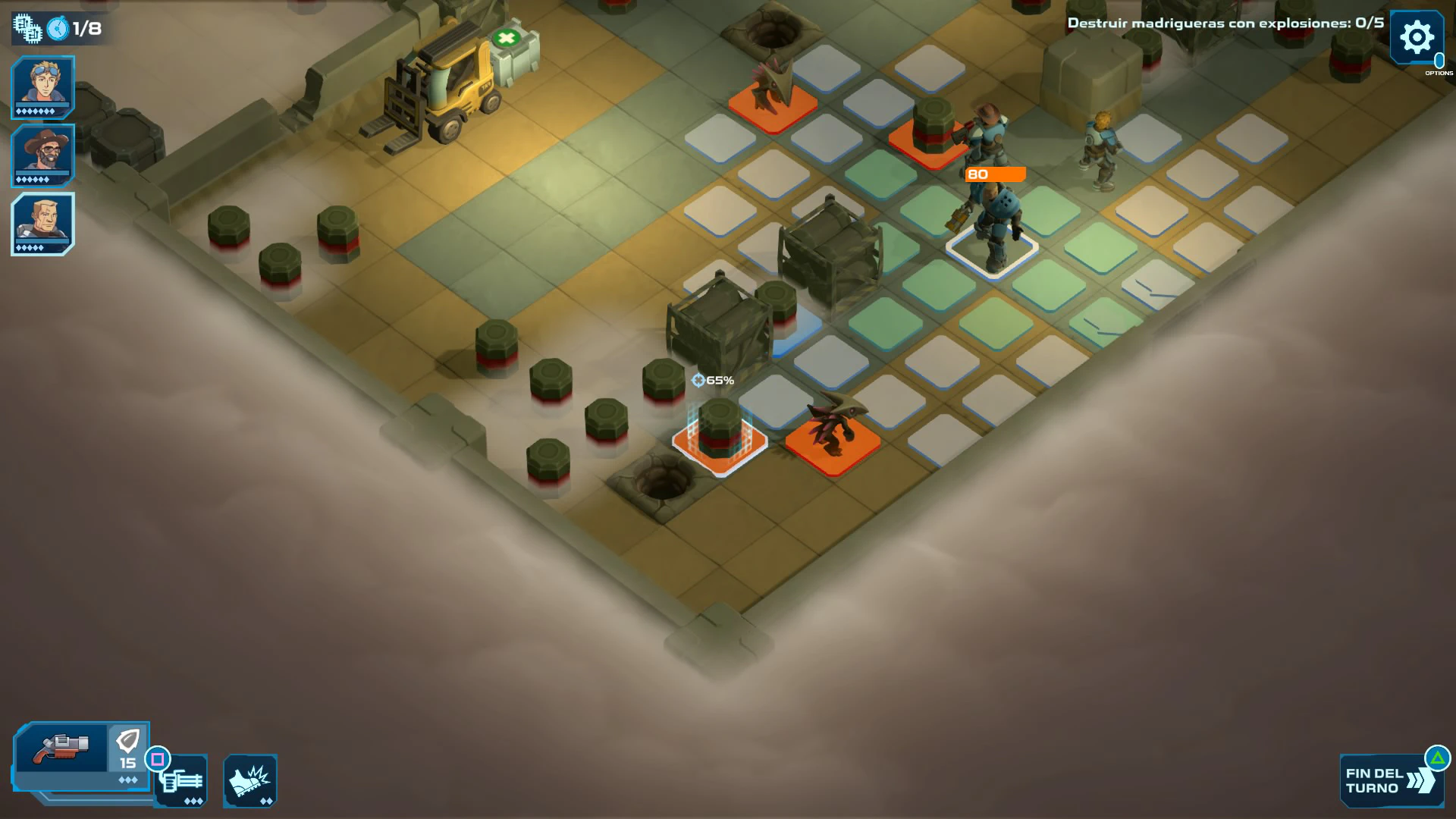Select the armored blond soldier portrait

pos(42,223)
